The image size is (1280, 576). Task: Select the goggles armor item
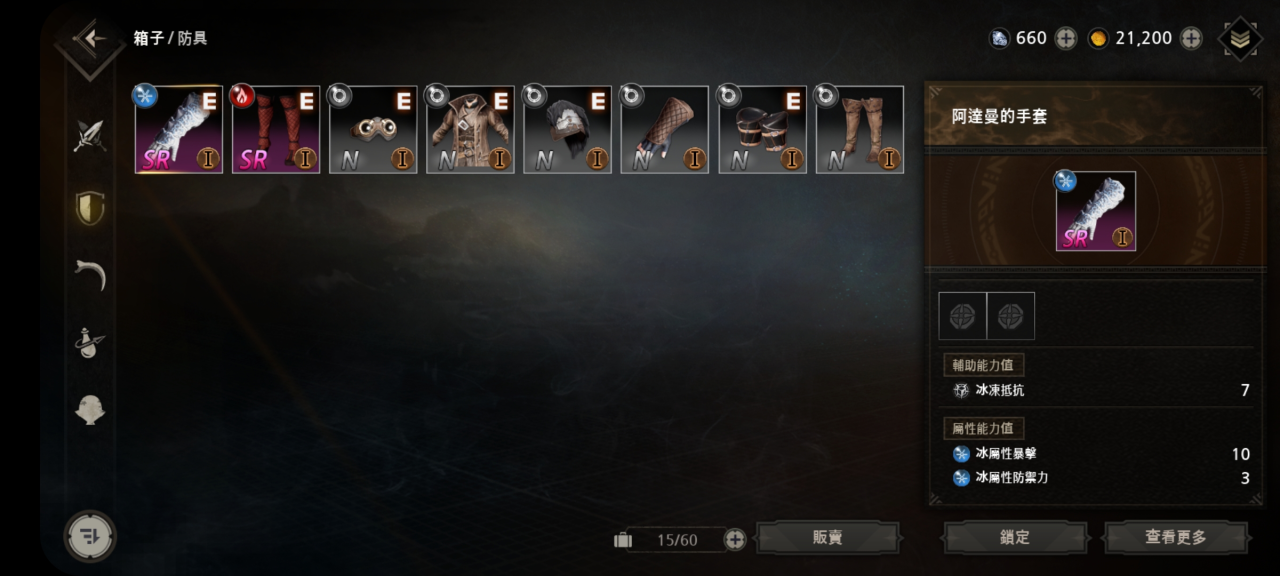coord(373,130)
